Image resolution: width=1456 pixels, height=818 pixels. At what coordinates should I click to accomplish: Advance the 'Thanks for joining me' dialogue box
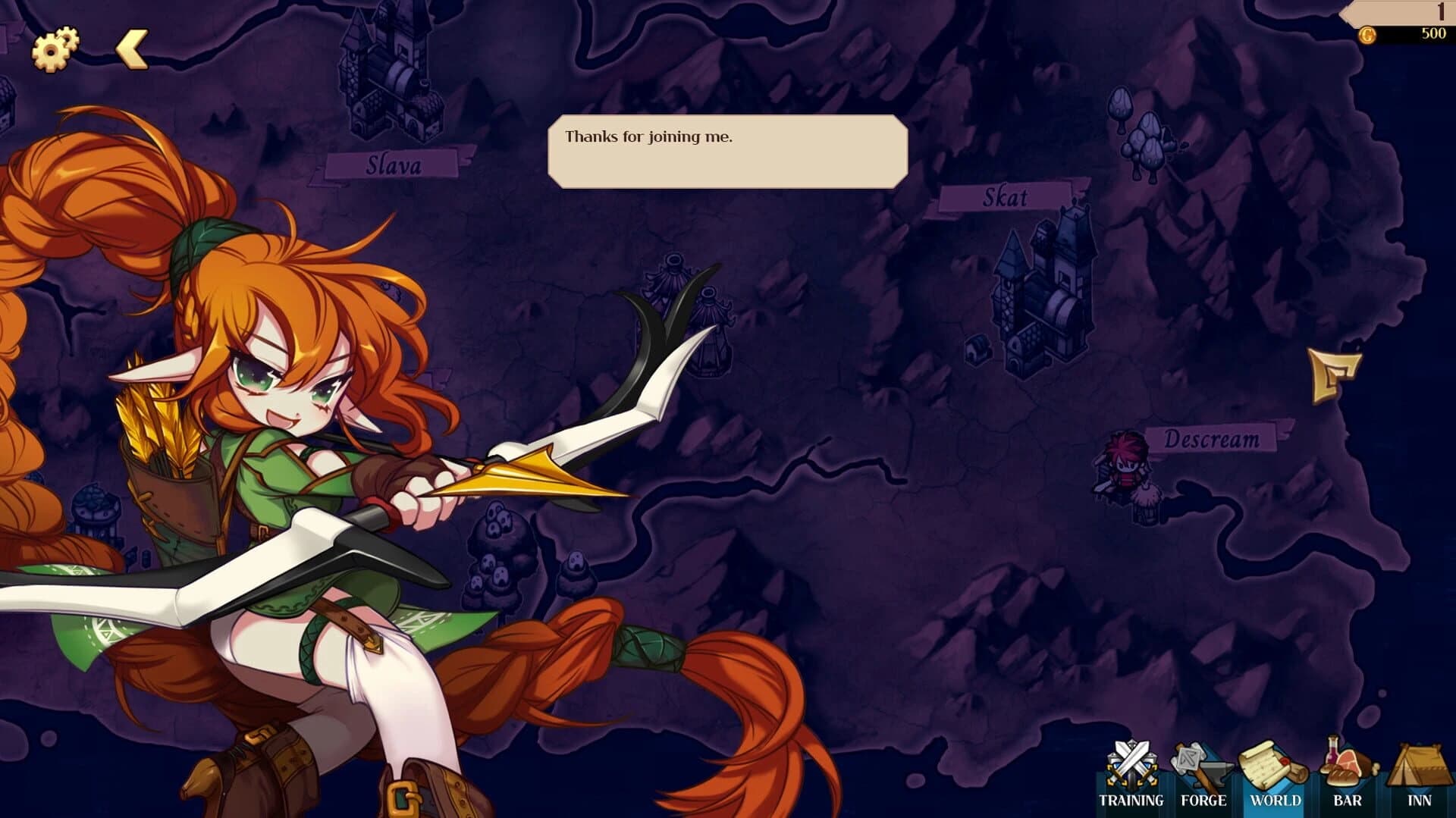point(728,150)
